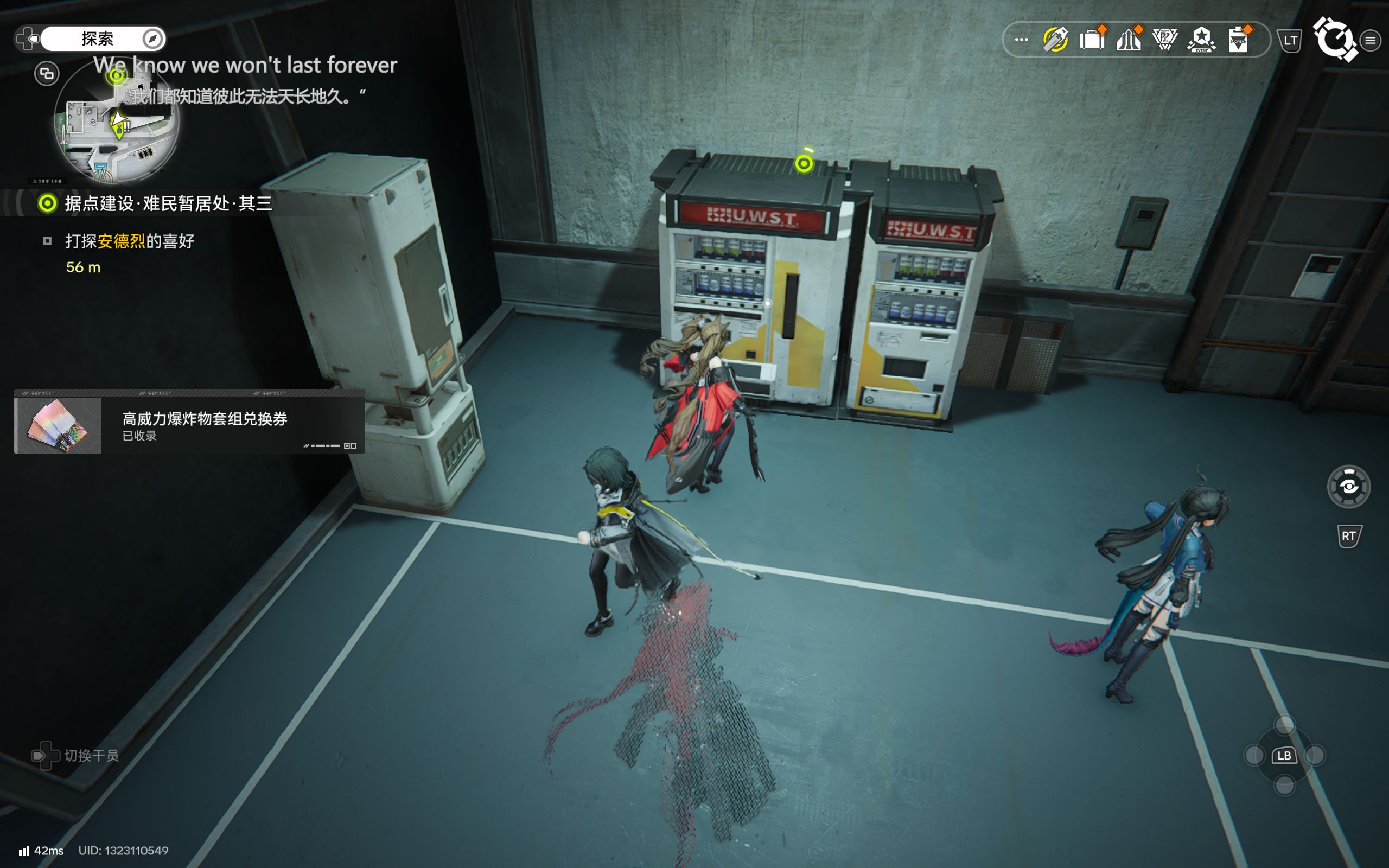Open the upward-arrows upgrade icon
The height and width of the screenshot is (868, 1389).
pos(1129,40)
